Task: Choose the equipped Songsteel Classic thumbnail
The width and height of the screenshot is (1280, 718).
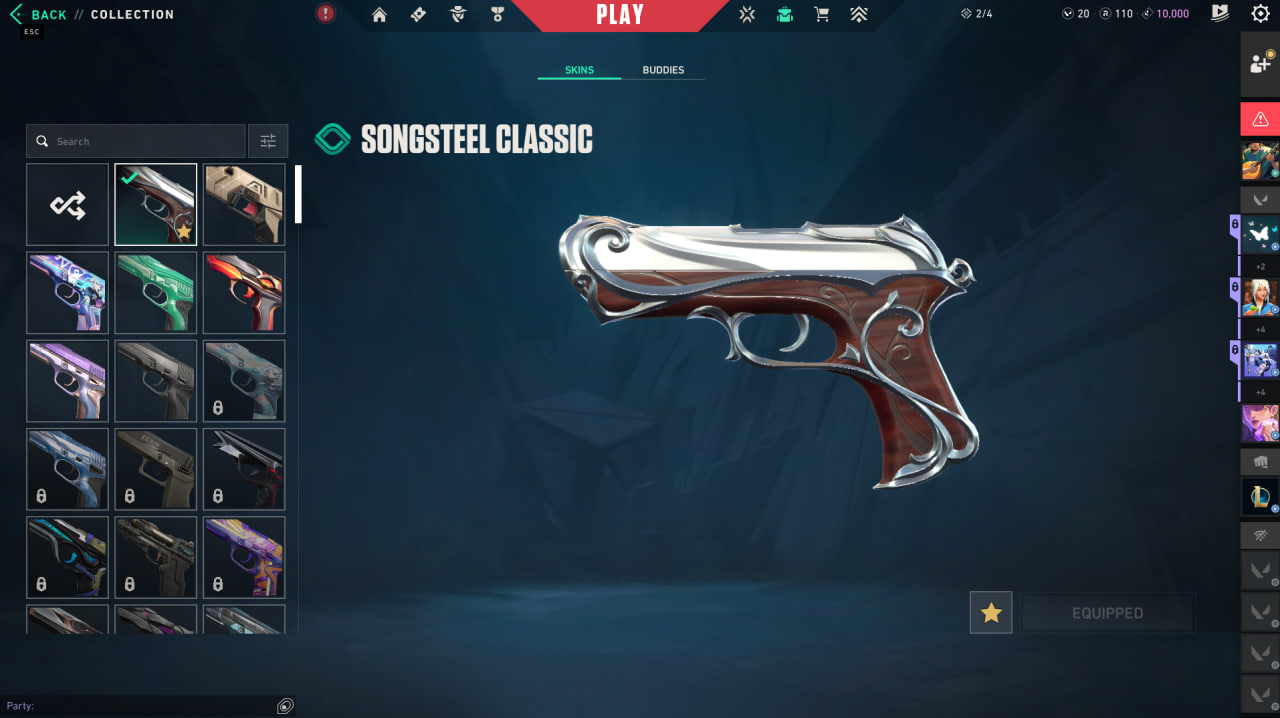Action: [x=155, y=205]
